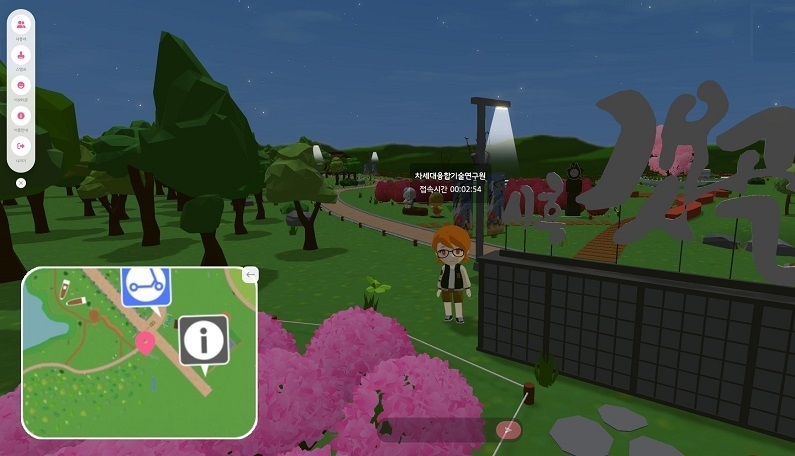Select the scooter marker on the minimap

(x=146, y=286)
